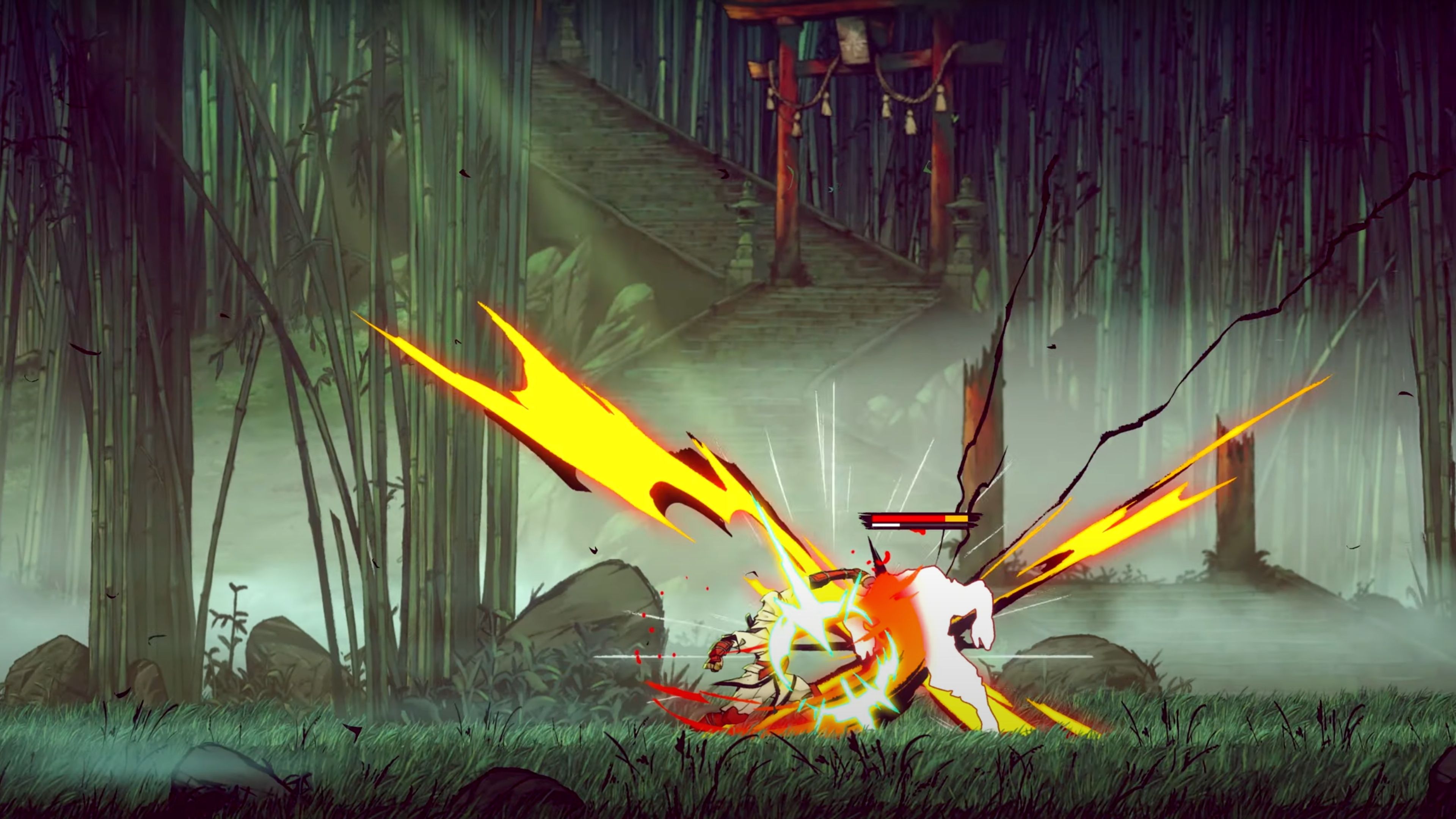The height and width of the screenshot is (819, 1456).
Task: Select the yellow depleted health segment
Action: [x=956, y=519]
